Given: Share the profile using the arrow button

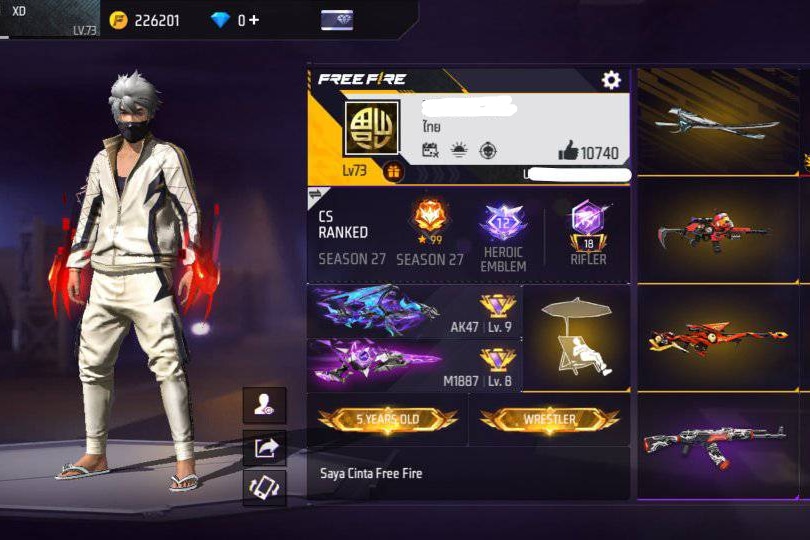Looking at the screenshot, I should click(x=264, y=447).
